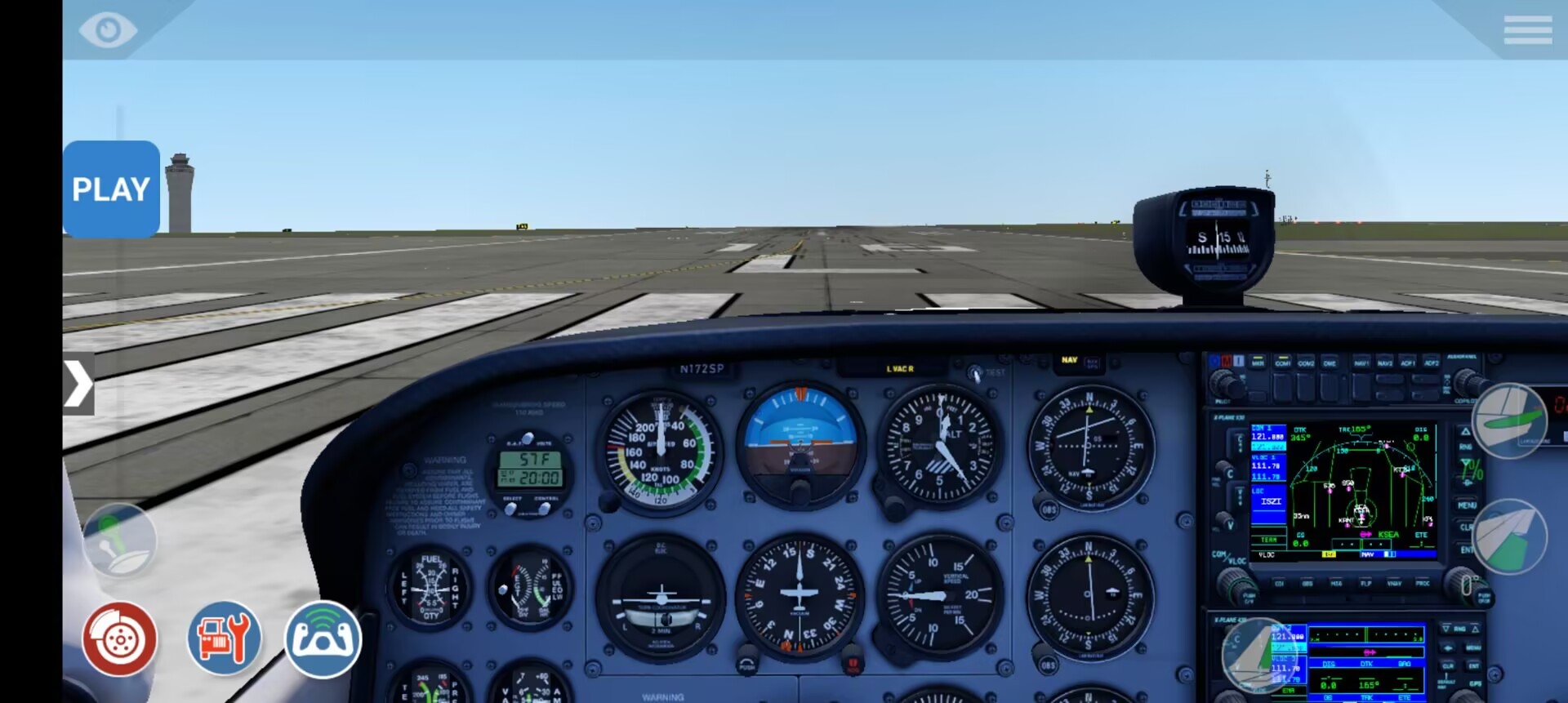The image size is (1568, 703).
Task: Select the yoke control mode icon
Action: click(x=323, y=639)
